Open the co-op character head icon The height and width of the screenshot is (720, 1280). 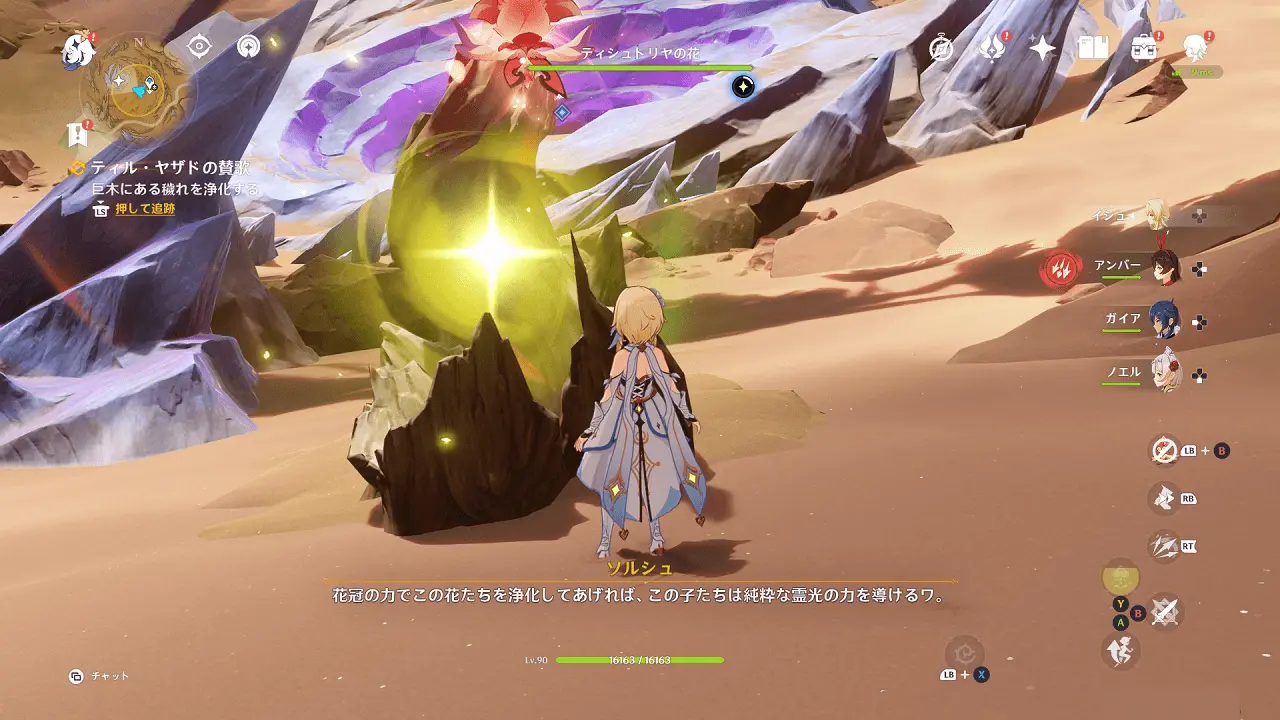click(1194, 46)
